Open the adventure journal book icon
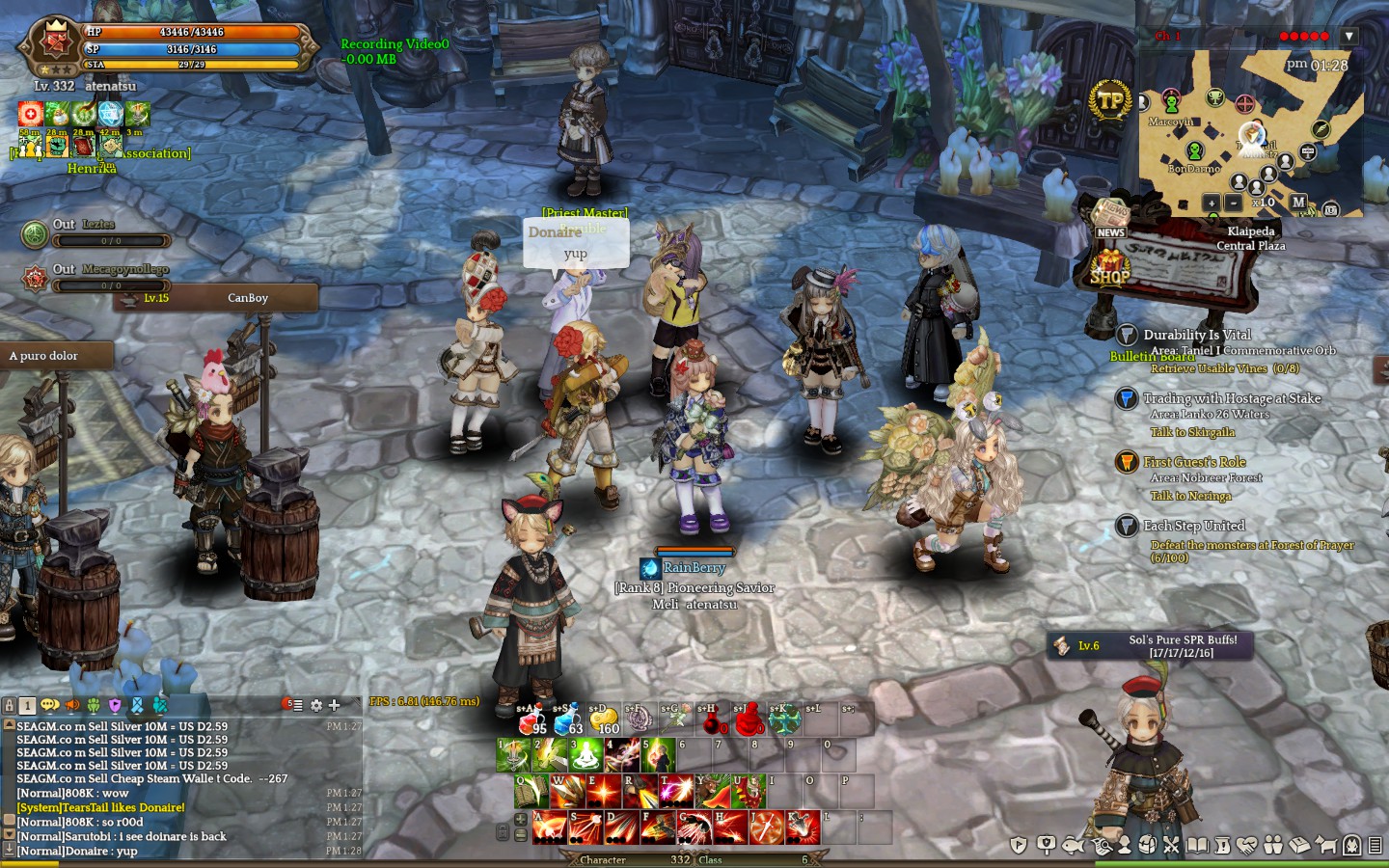1389x868 pixels. 1197,844
